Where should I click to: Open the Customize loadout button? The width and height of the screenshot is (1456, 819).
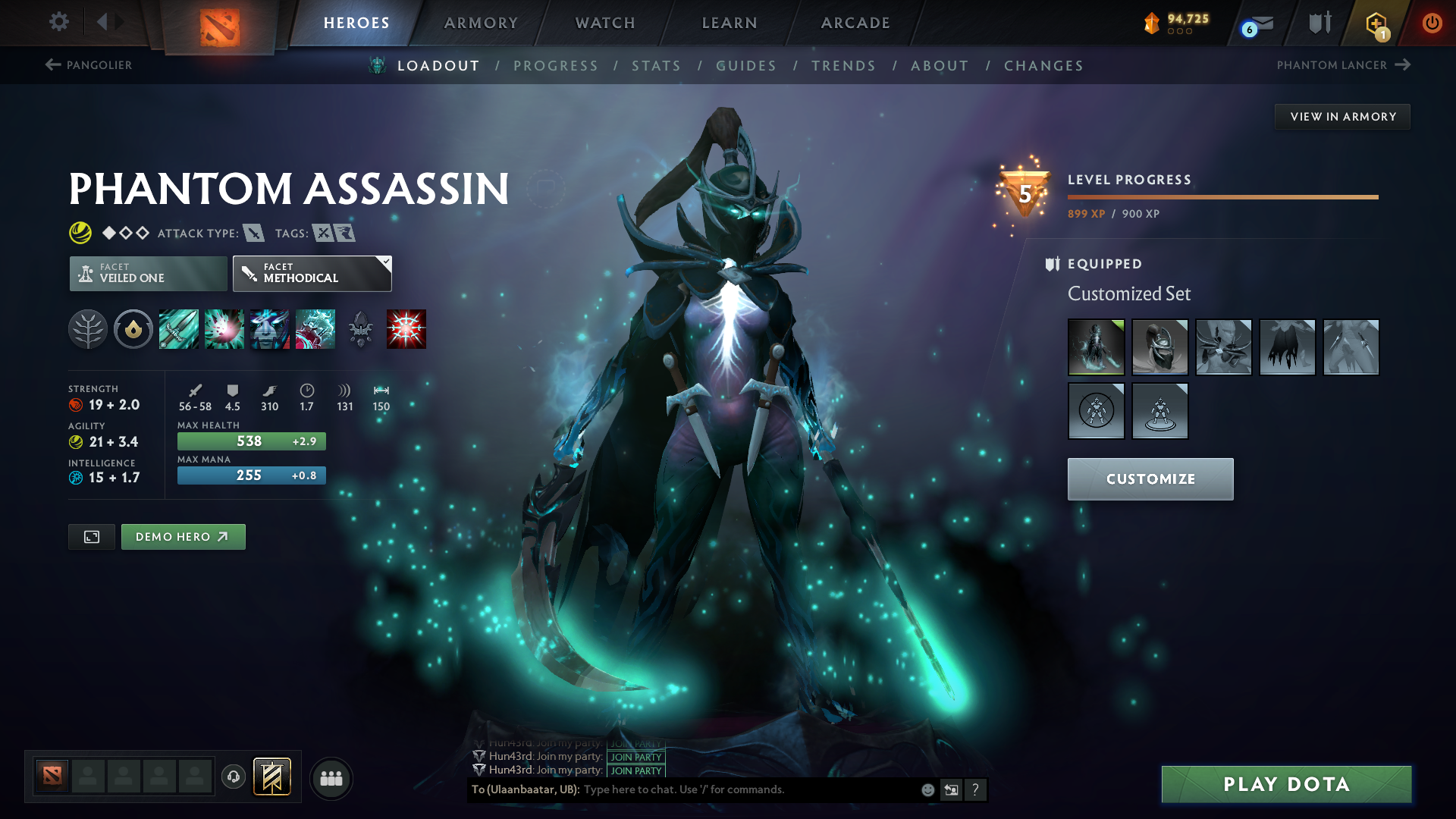(x=1150, y=479)
